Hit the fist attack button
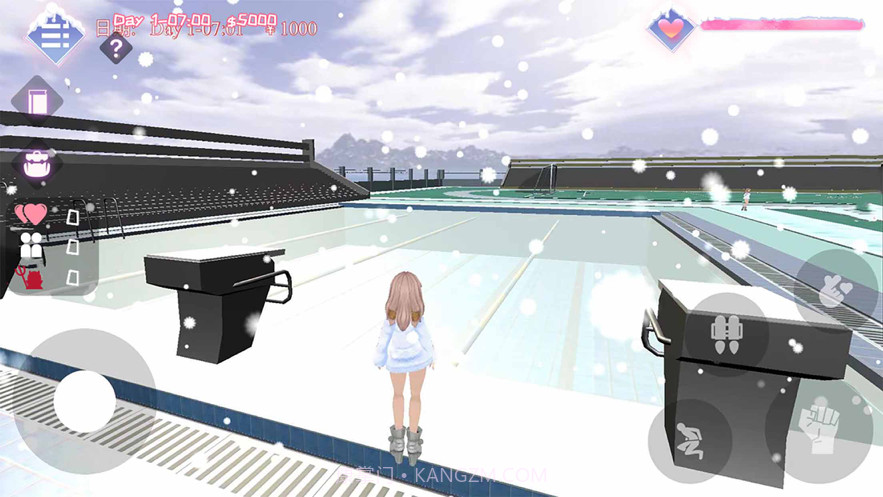This screenshot has width=883, height=497. (819, 430)
